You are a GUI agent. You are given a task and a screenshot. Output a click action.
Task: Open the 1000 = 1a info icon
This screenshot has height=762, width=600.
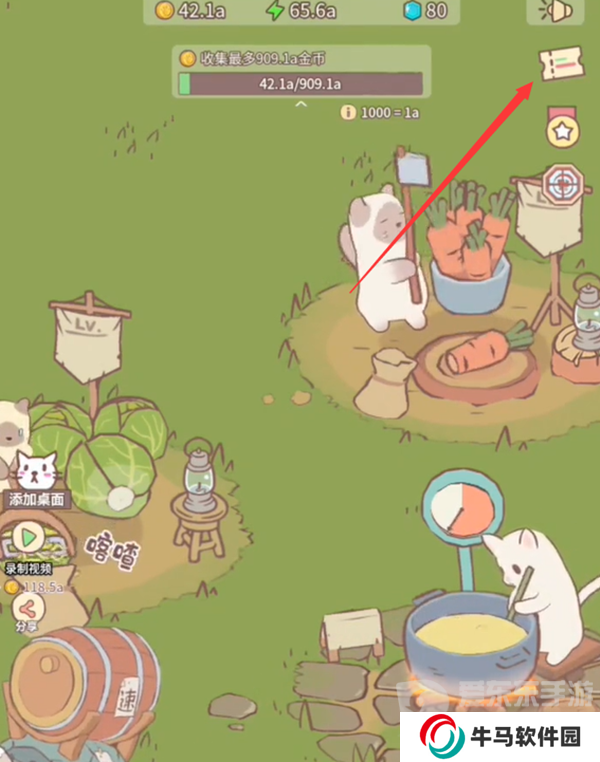(347, 112)
